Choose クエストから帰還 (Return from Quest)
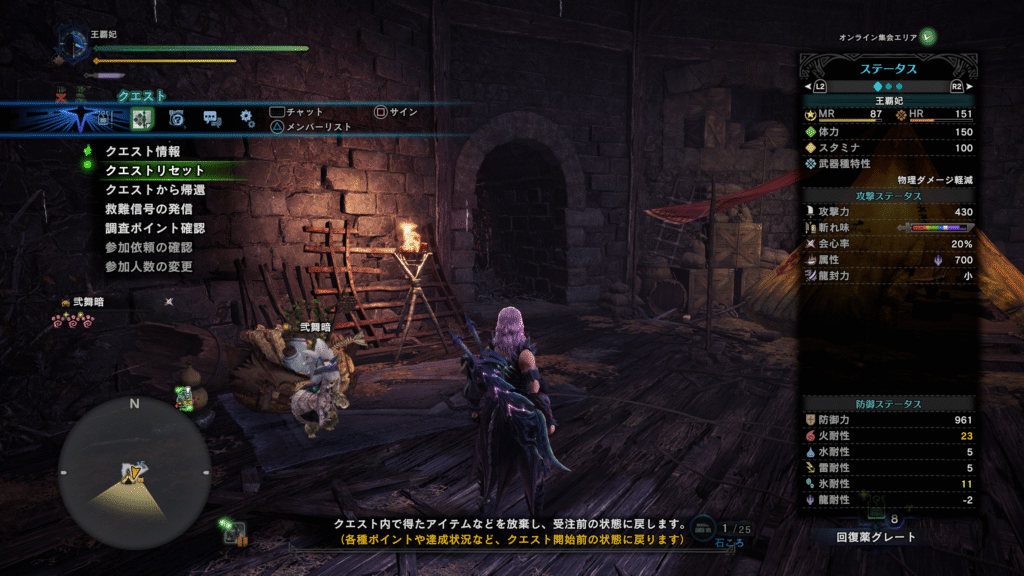 tap(156, 189)
